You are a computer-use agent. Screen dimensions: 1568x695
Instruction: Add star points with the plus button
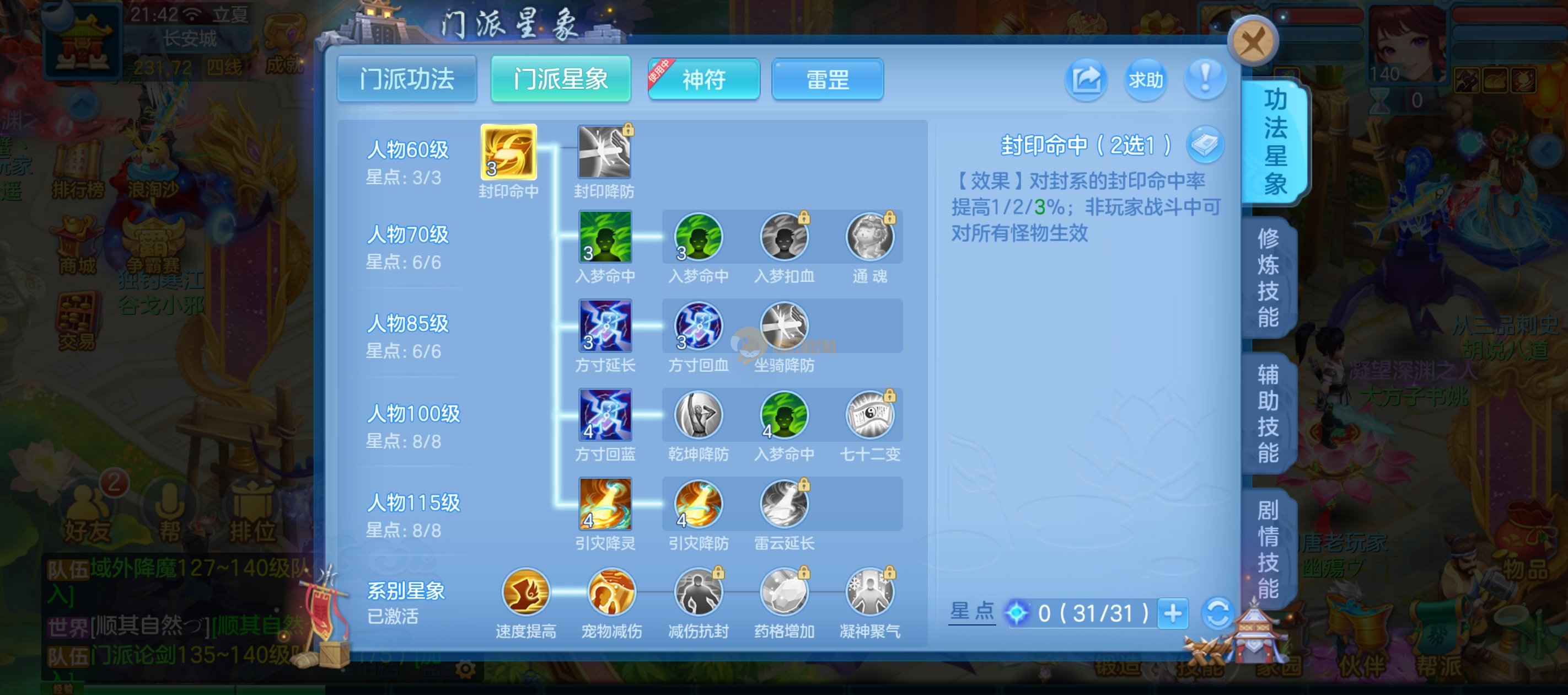(x=1172, y=613)
